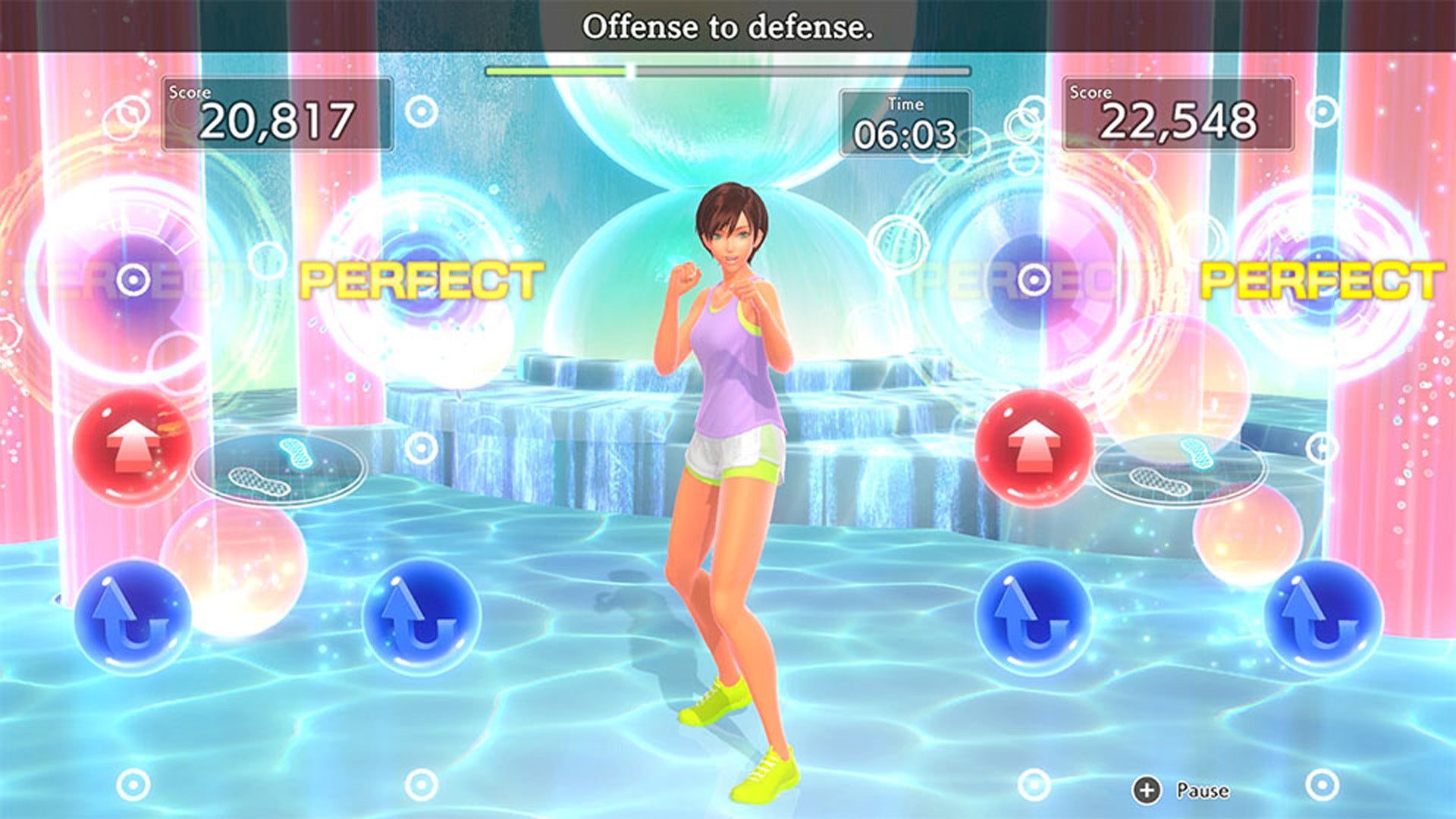
Task: Select the Time tab in the HUD
Action: (905, 106)
